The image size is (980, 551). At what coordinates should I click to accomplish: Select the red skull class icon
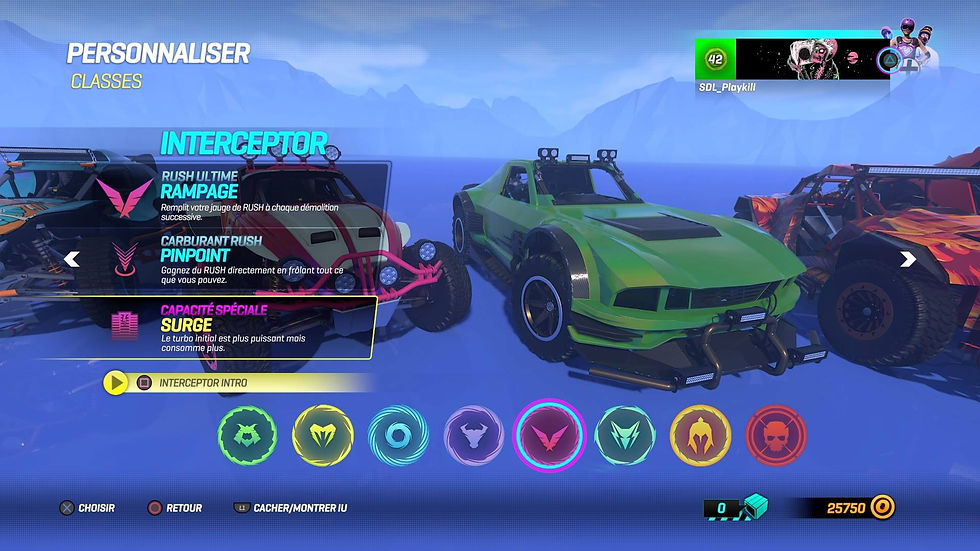point(775,436)
